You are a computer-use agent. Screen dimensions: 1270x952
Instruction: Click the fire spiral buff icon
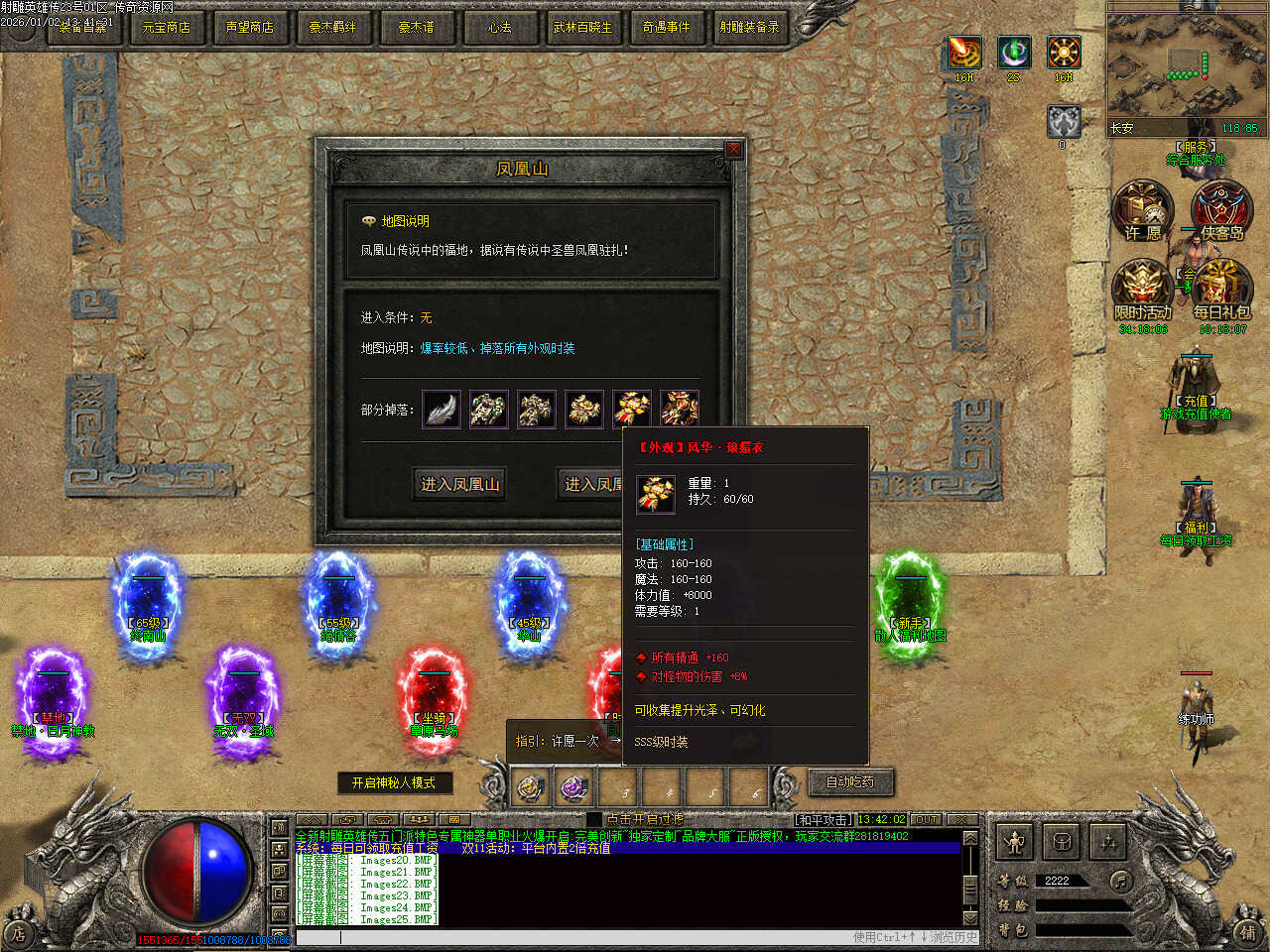click(964, 52)
